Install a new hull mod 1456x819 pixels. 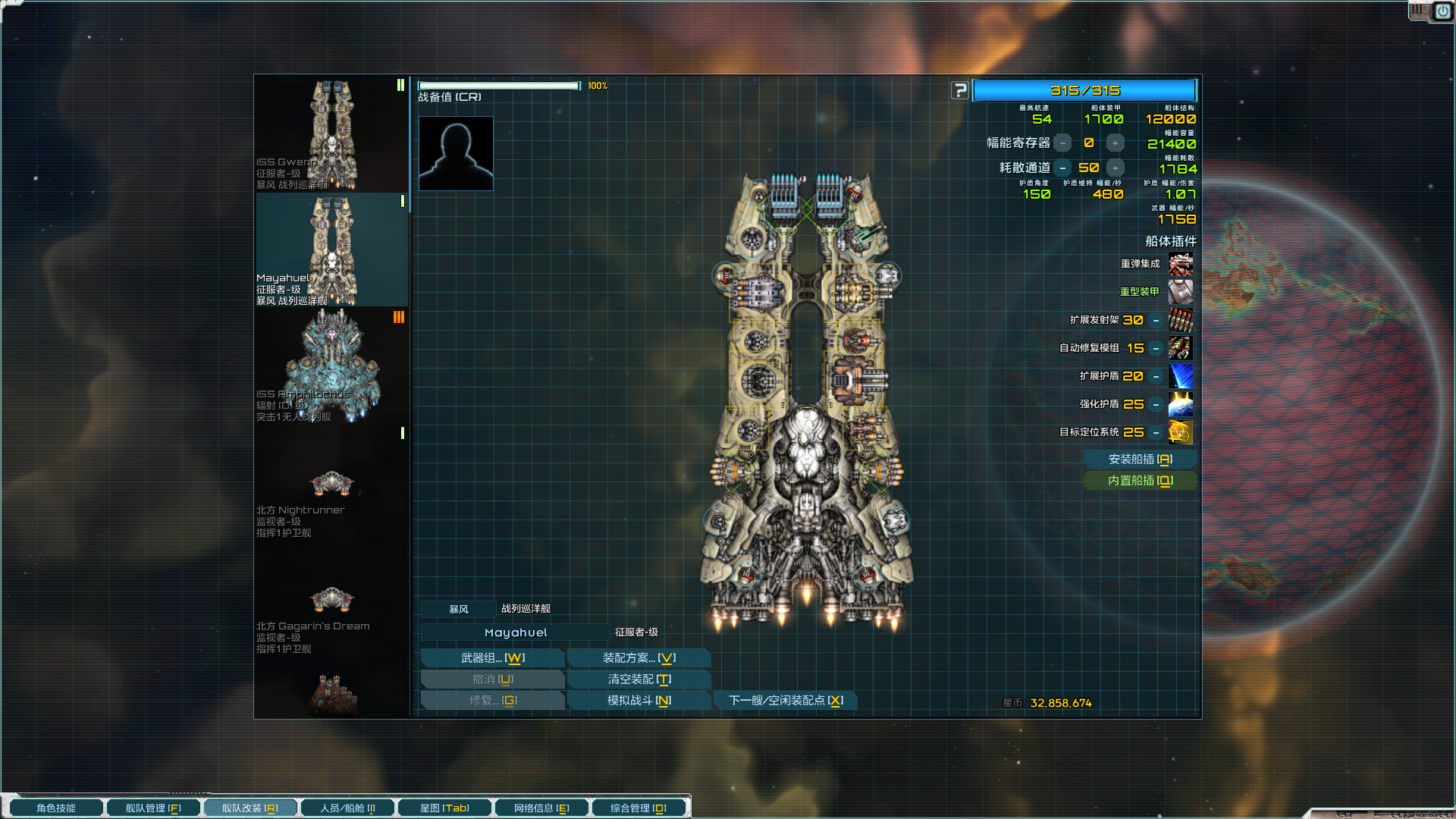point(1140,460)
